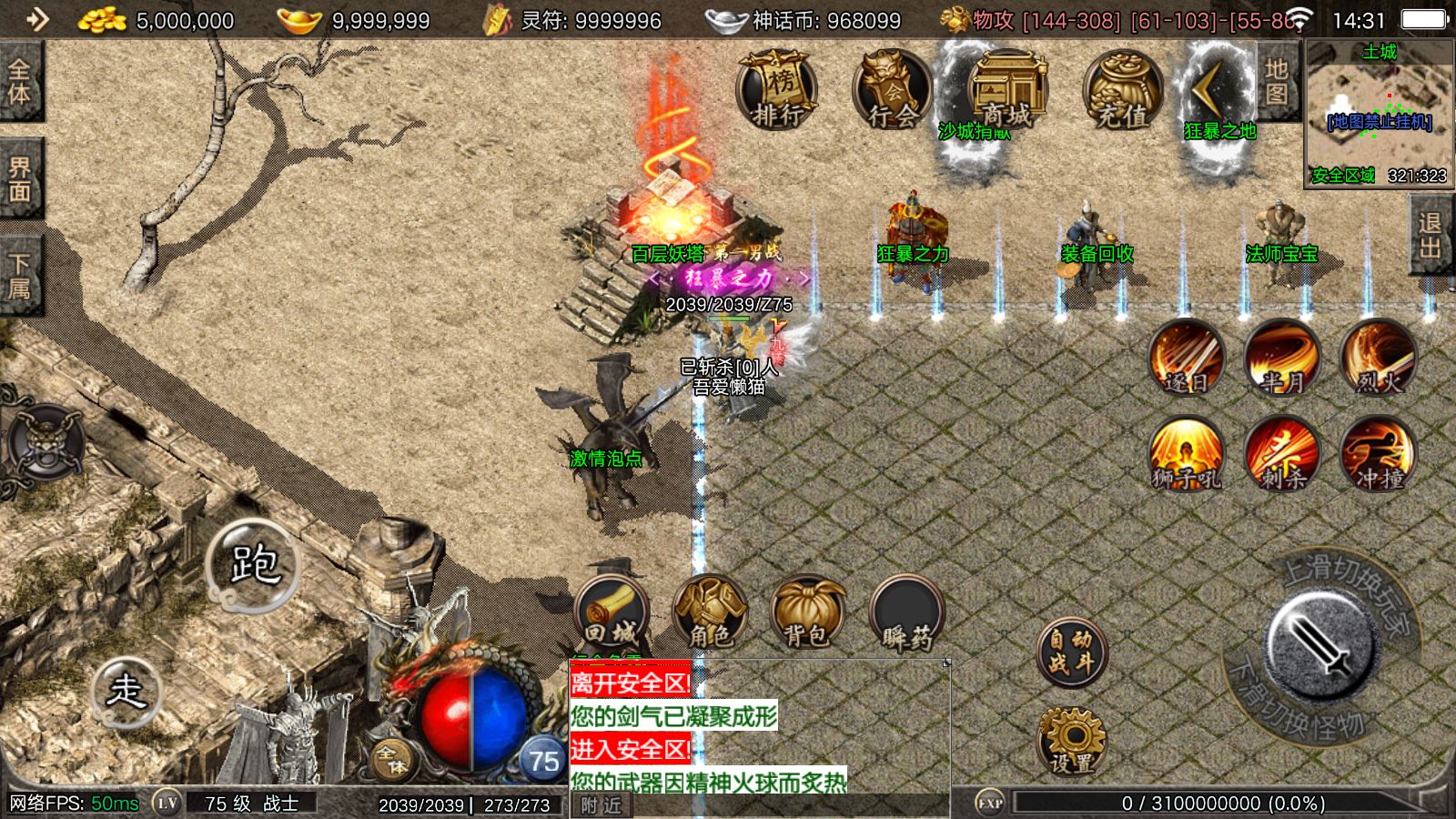This screenshot has height=819, width=1456.
Task: Activate the 半月 skill
Action: 1282,358
